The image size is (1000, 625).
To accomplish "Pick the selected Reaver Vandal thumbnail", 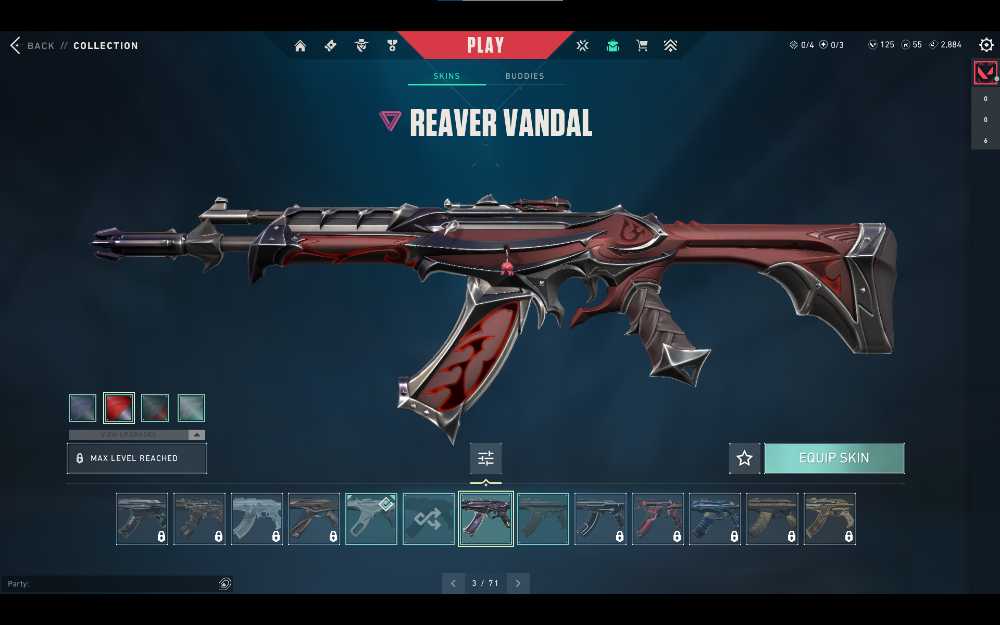I will (x=486, y=519).
